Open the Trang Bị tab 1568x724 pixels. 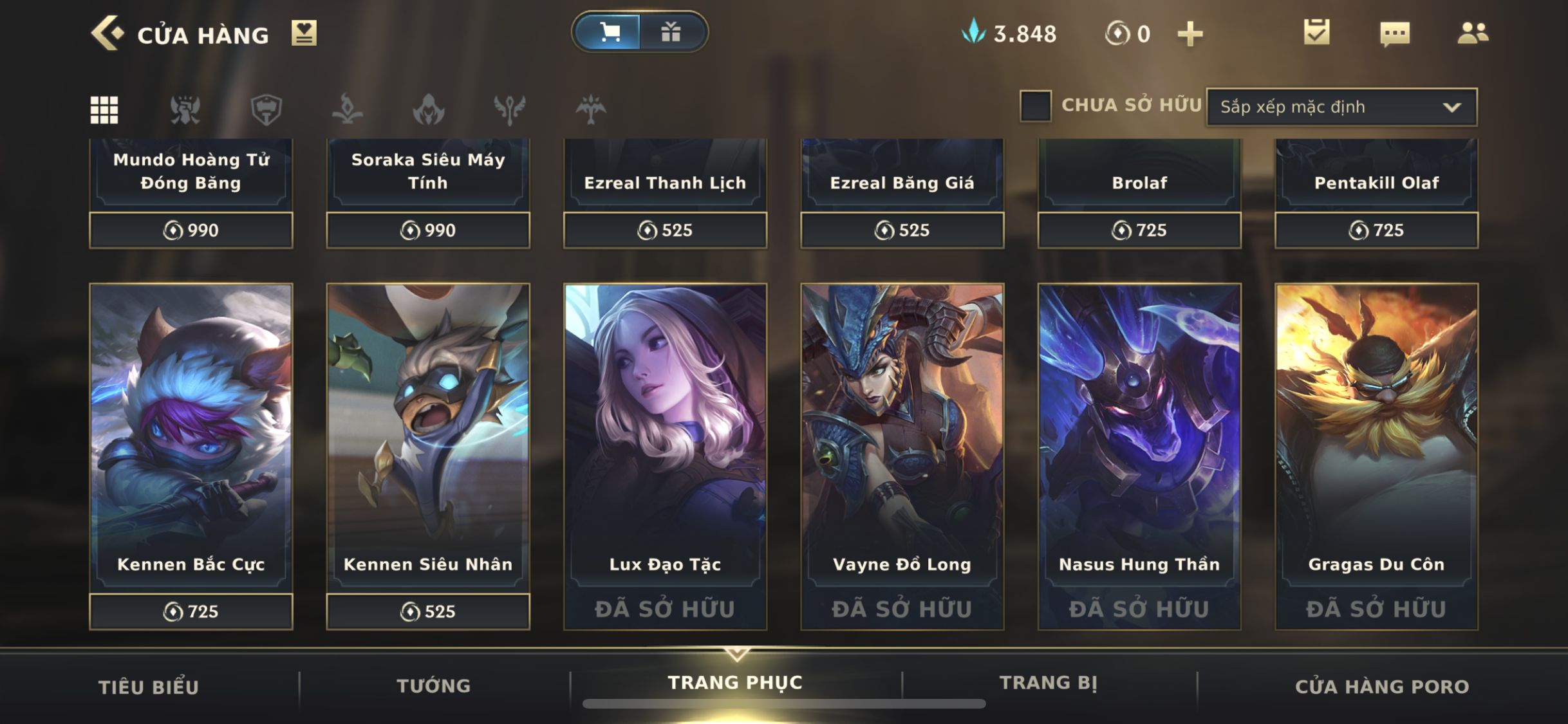pos(1049,683)
